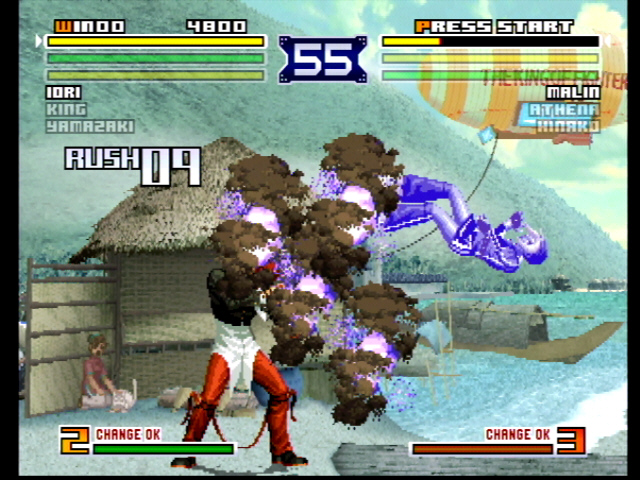
Task: Select Malin in player two's team list
Action: [573, 93]
